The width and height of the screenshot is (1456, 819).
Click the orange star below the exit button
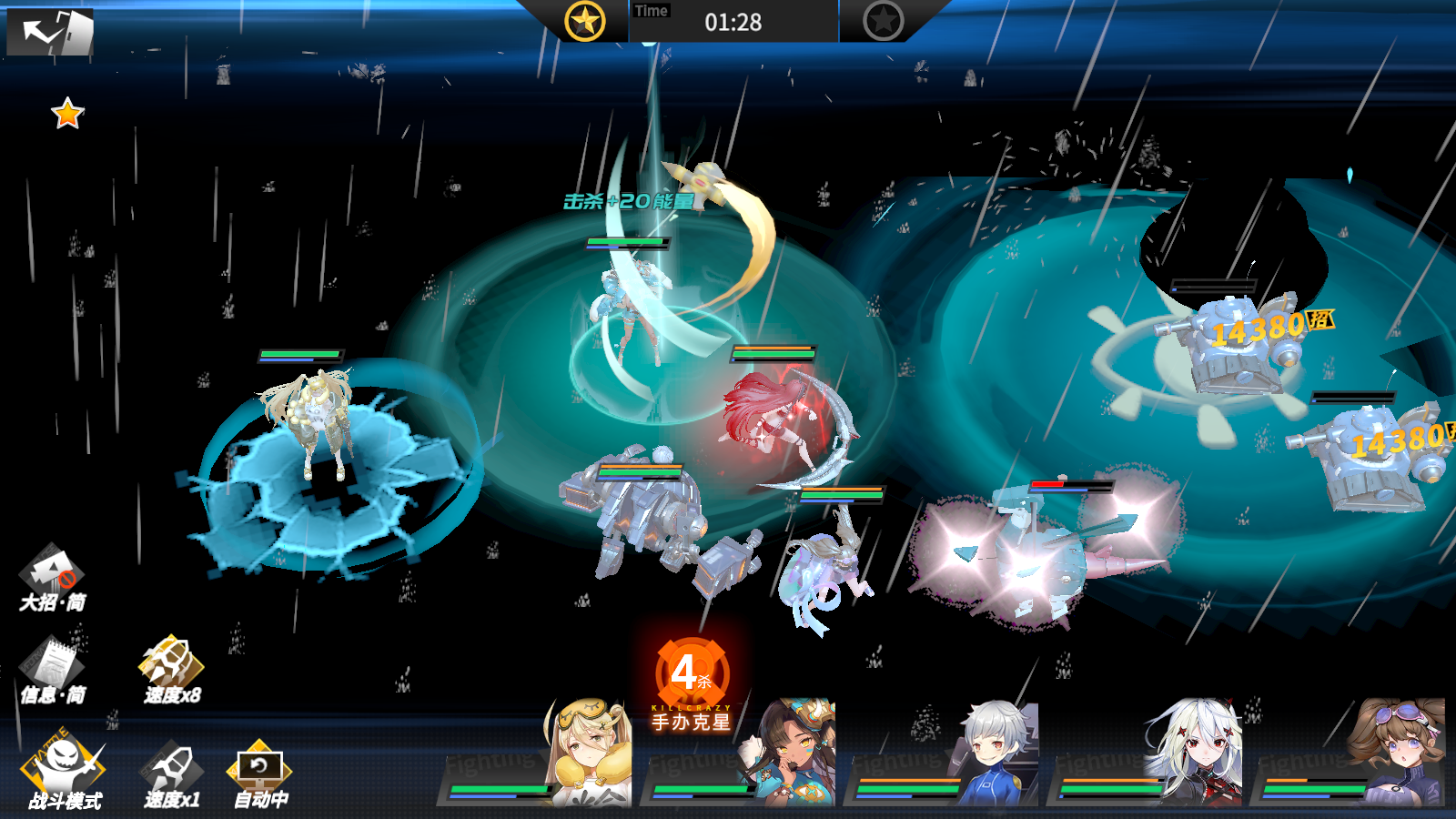[x=67, y=114]
